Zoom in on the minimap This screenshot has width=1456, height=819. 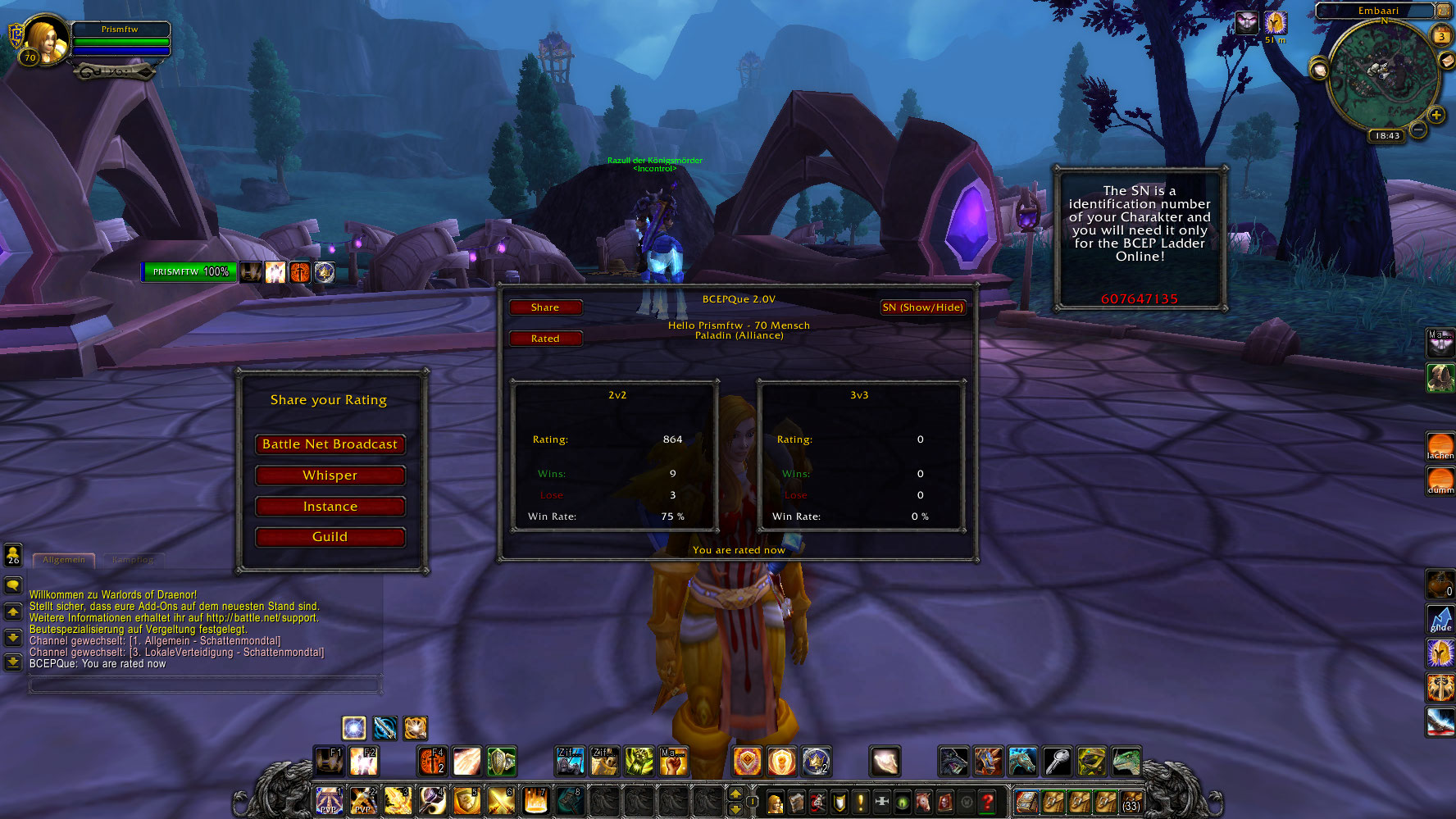point(1436,116)
